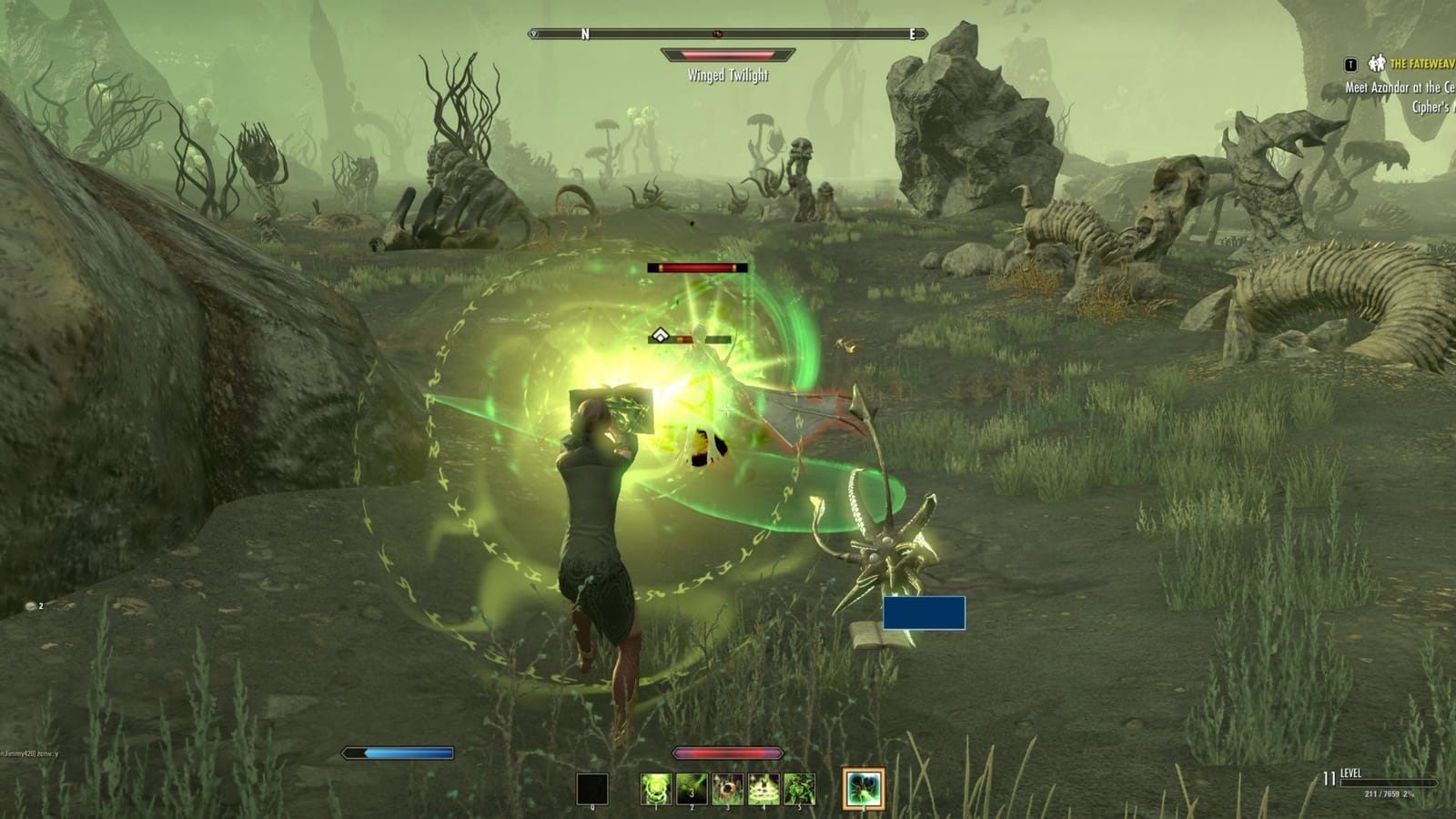Open the empty Q quickslot
1456x819 pixels.
[592, 788]
